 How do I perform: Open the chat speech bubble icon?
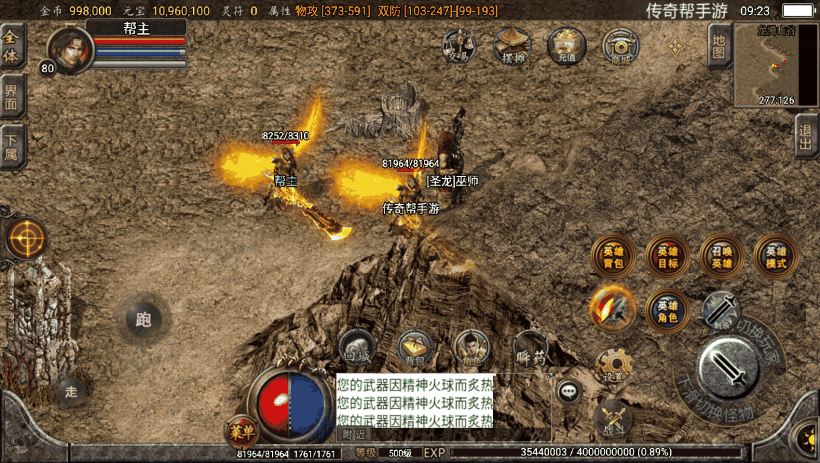point(570,392)
